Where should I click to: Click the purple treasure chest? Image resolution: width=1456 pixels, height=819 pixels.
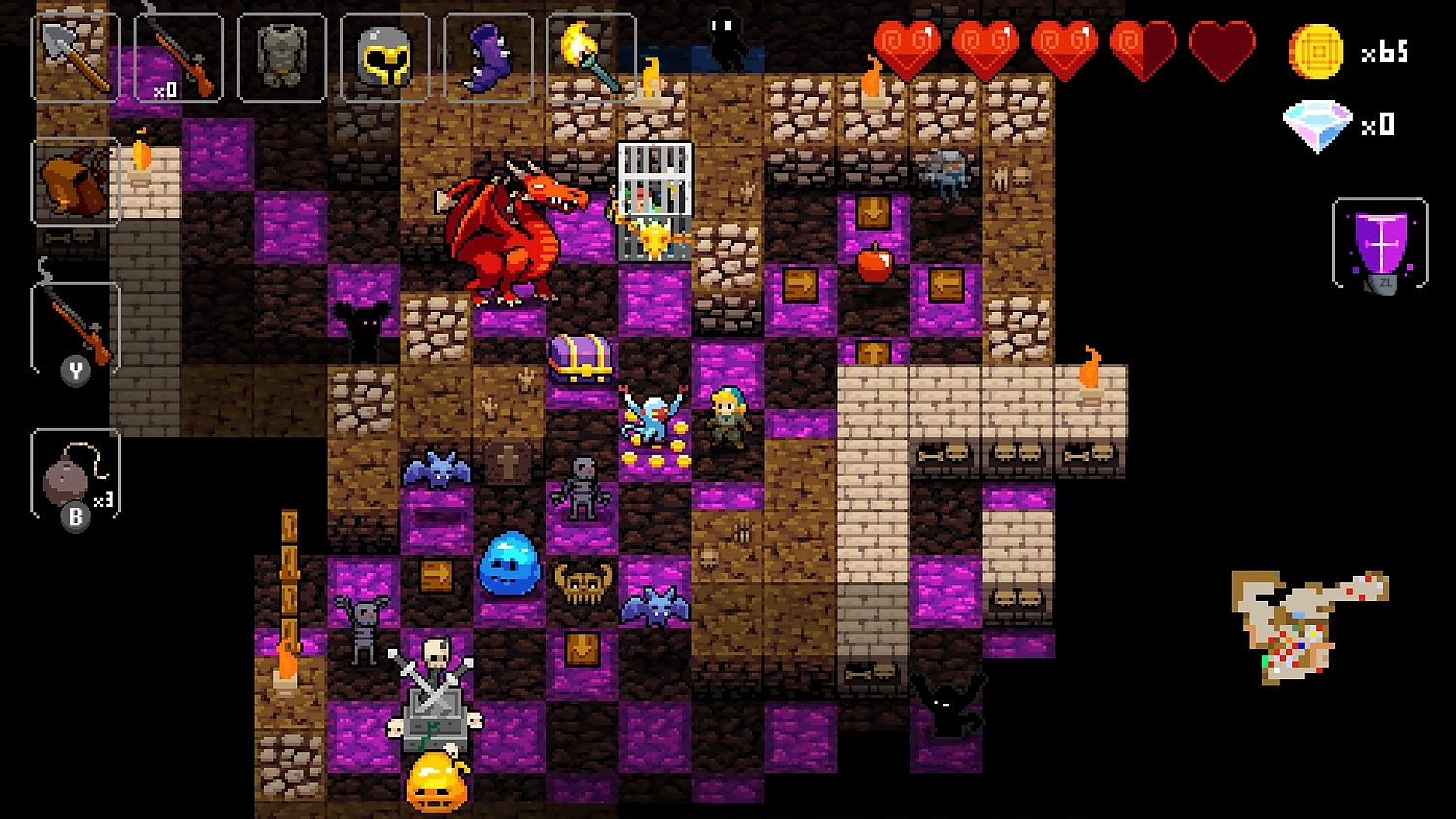[x=582, y=359]
